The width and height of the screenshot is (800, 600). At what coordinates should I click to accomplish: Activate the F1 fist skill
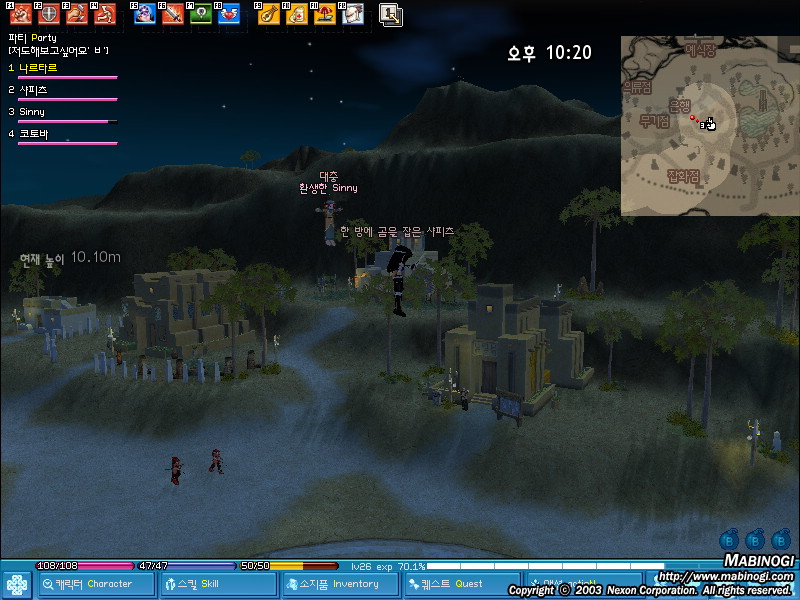point(21,14)
